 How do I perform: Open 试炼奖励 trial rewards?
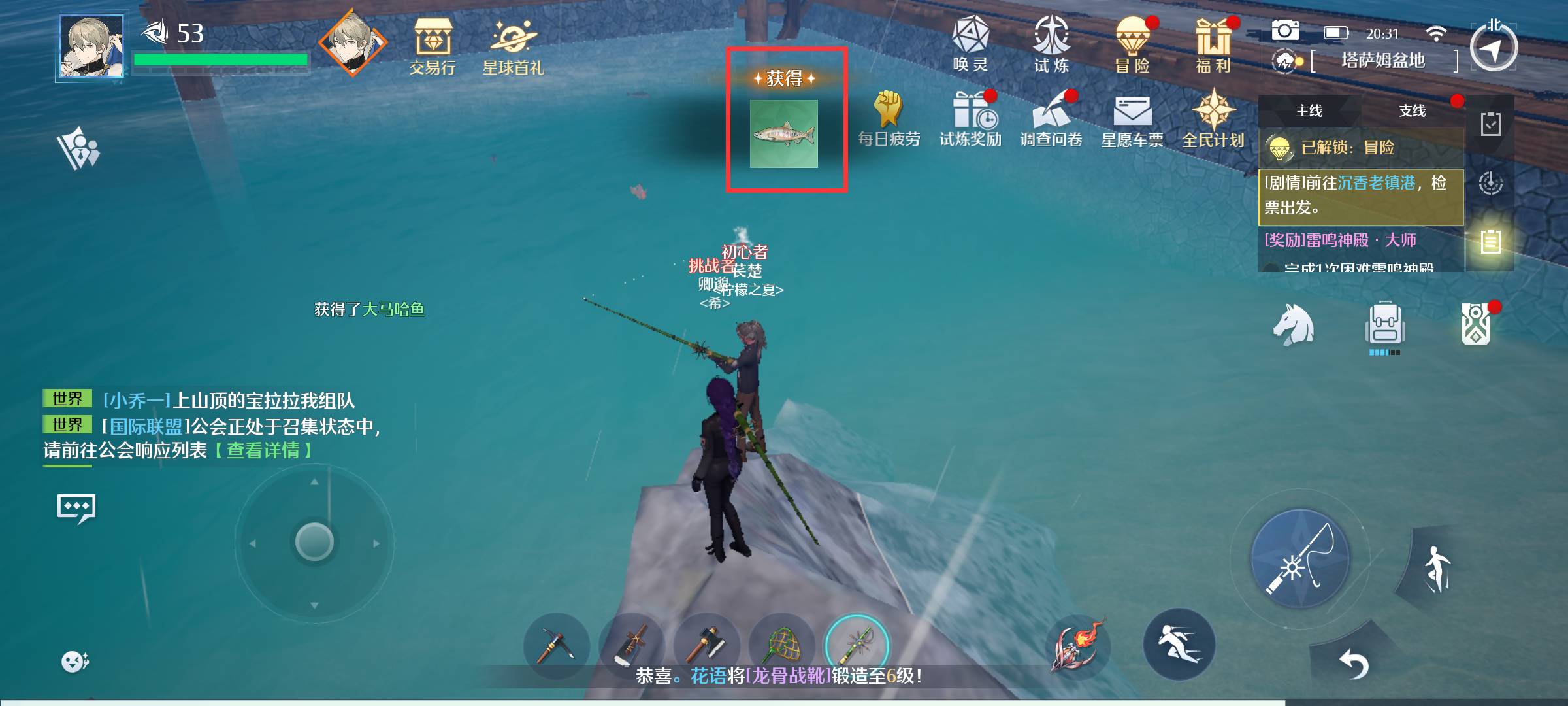click(x=970, y=118)
